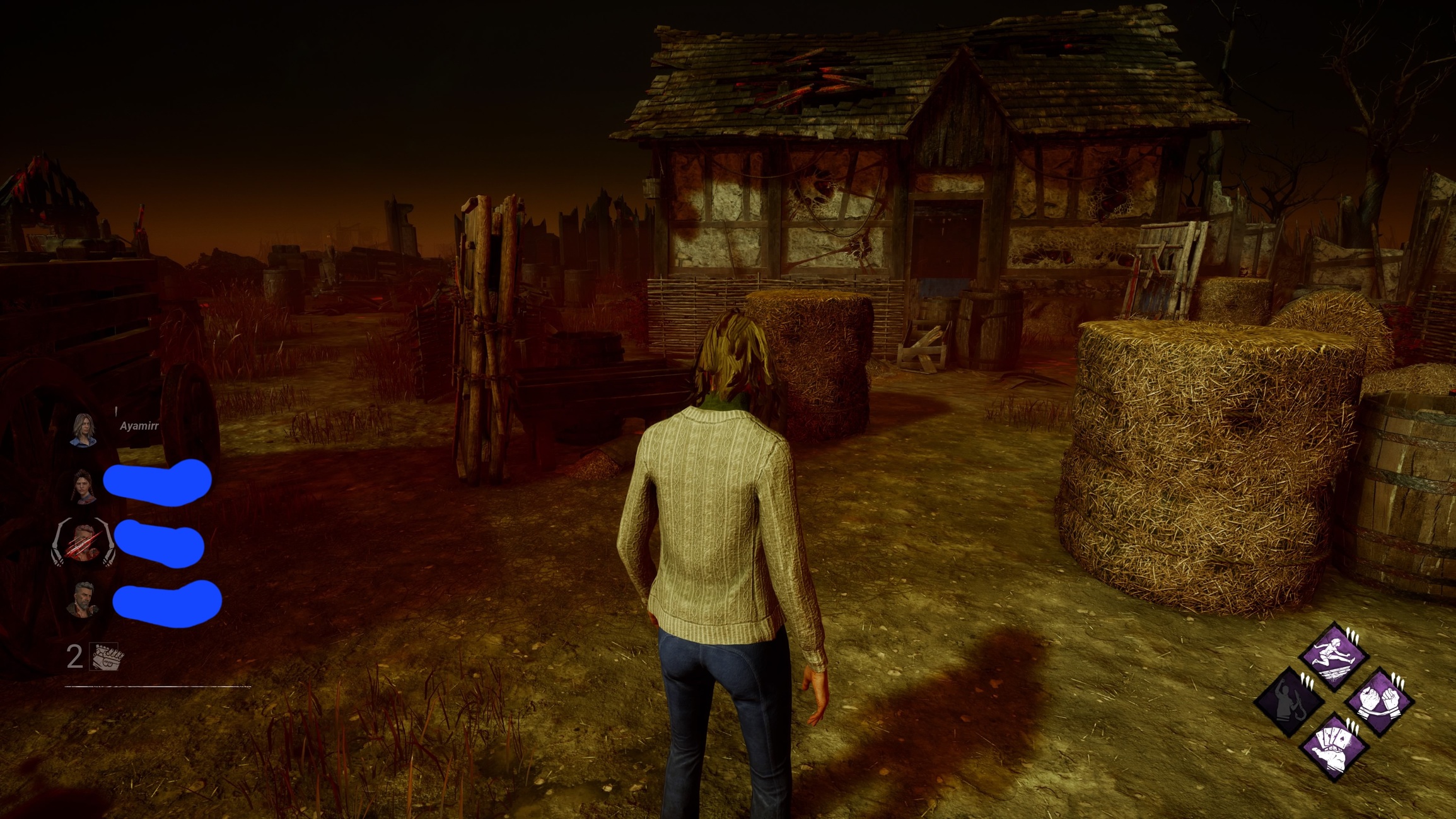Click the crossed-wrists perk icon
The height and width of the screenshot is (819, 1456).
(x=1379, y=701)
